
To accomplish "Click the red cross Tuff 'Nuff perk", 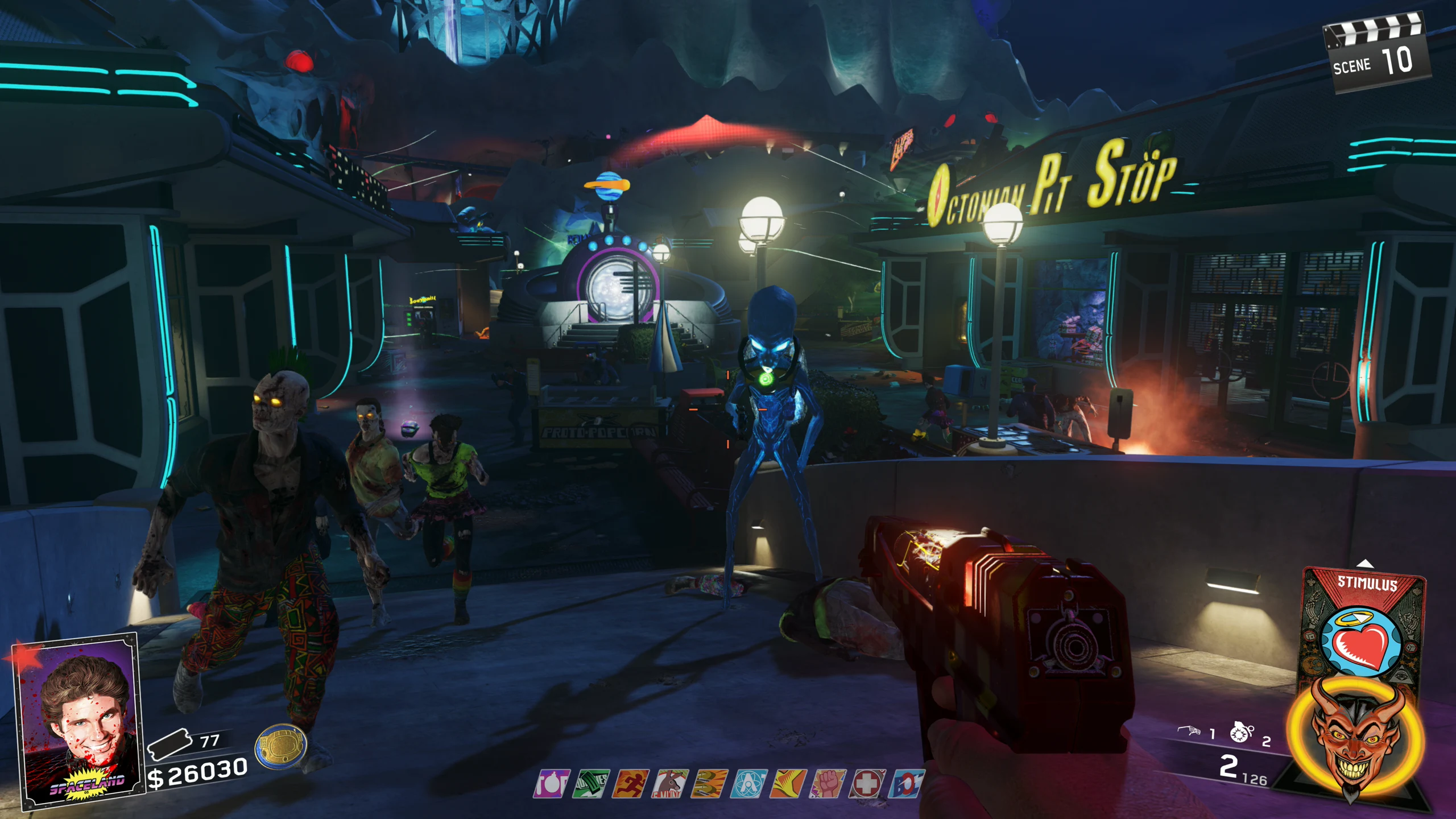I will click(867, 784).
